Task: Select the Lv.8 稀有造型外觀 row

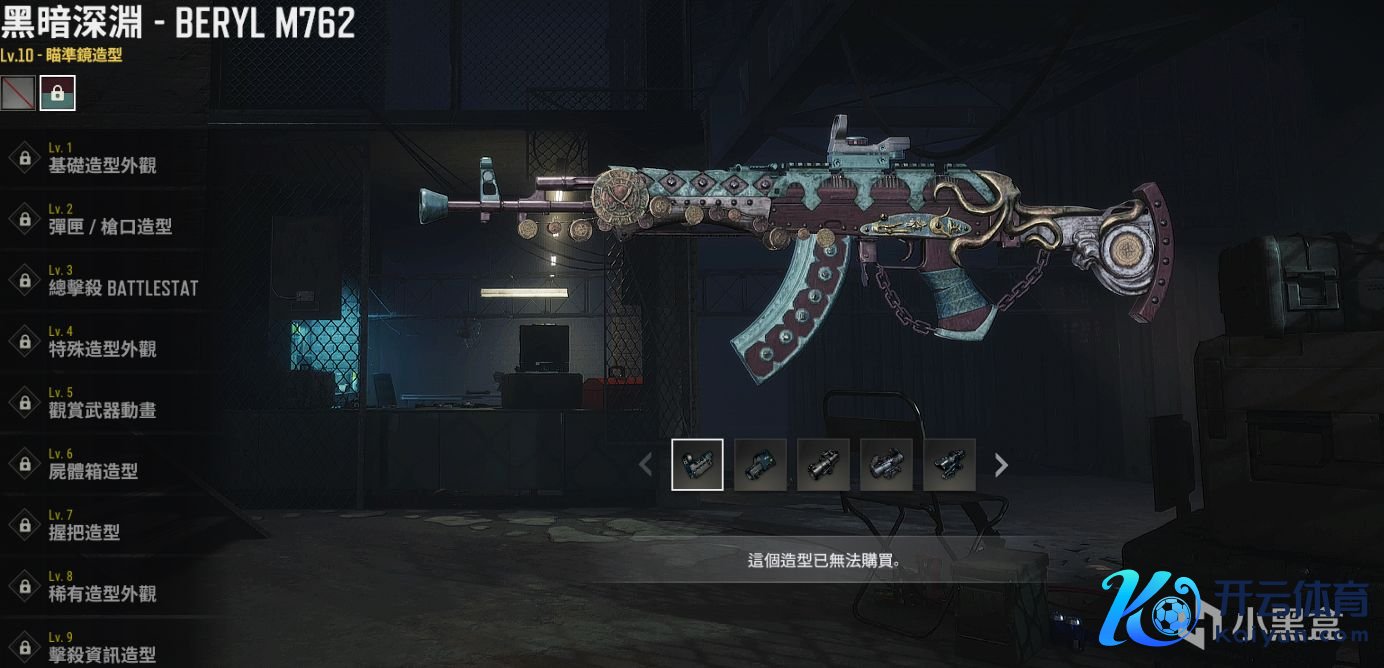Action: (102, 586)
